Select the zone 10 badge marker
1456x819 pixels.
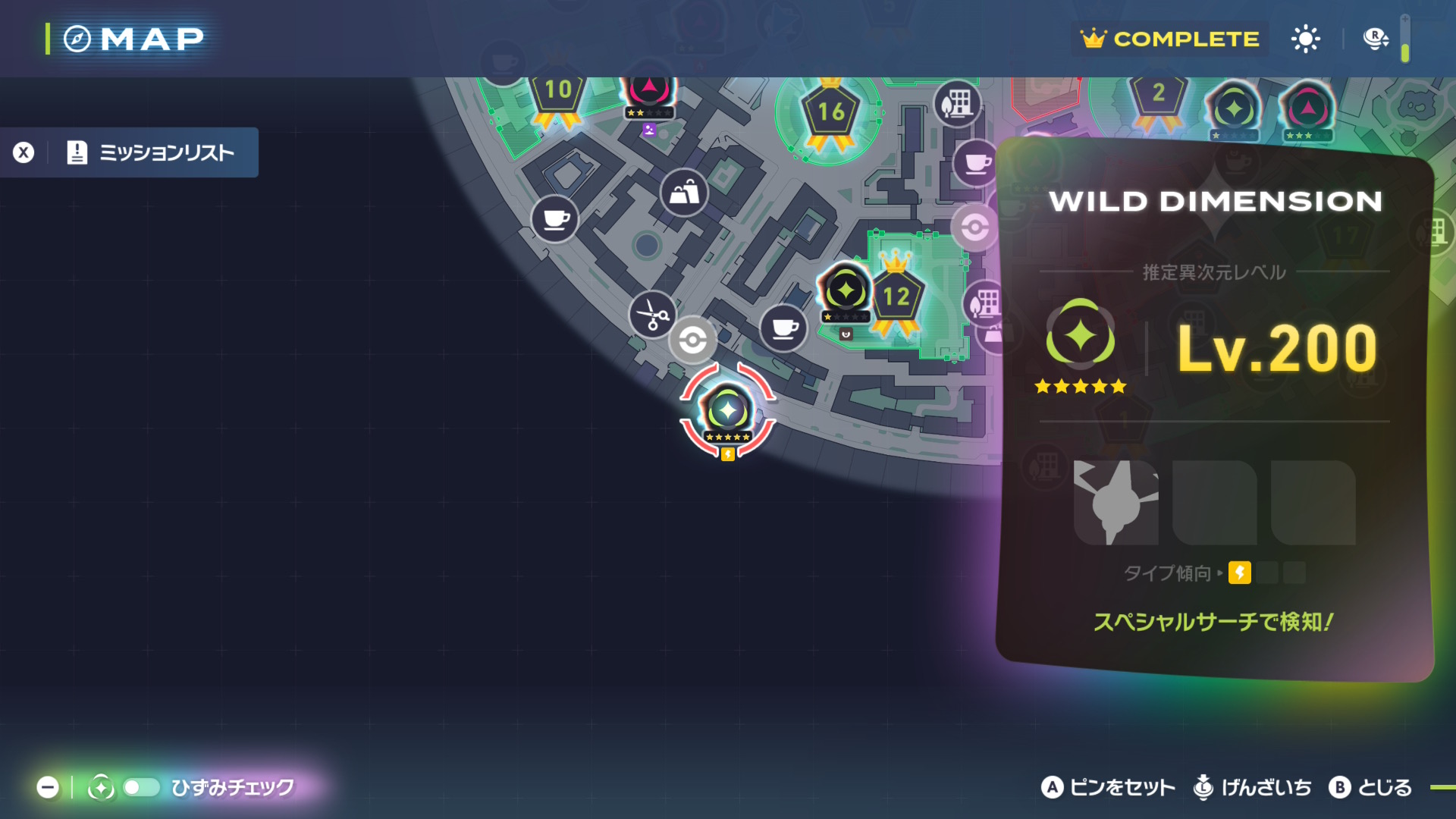pyautogui.click(x=558, y=94)
